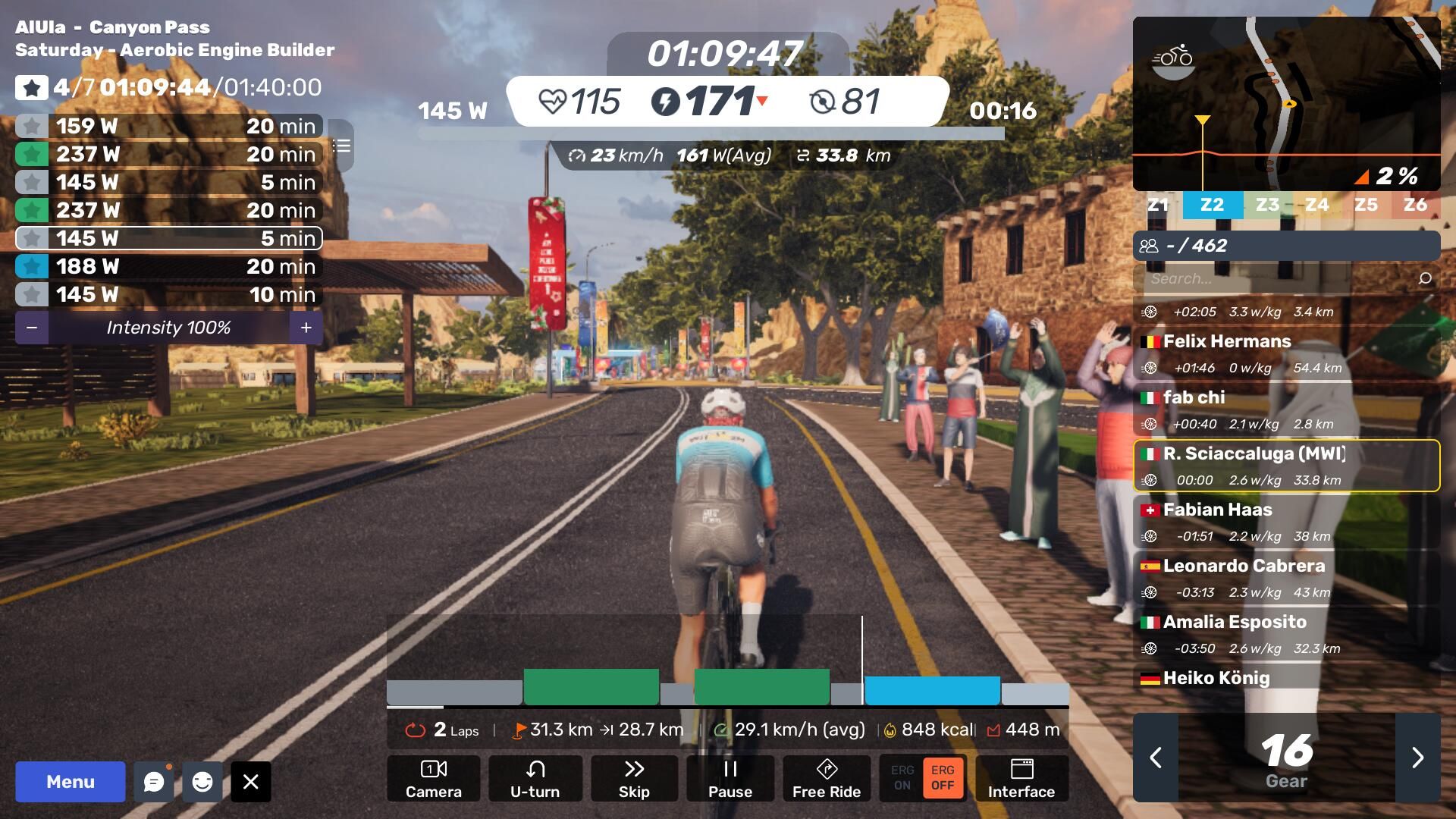Open the chat messages icon
This screenshot has height=819, width=1456.
click(154, 782)
